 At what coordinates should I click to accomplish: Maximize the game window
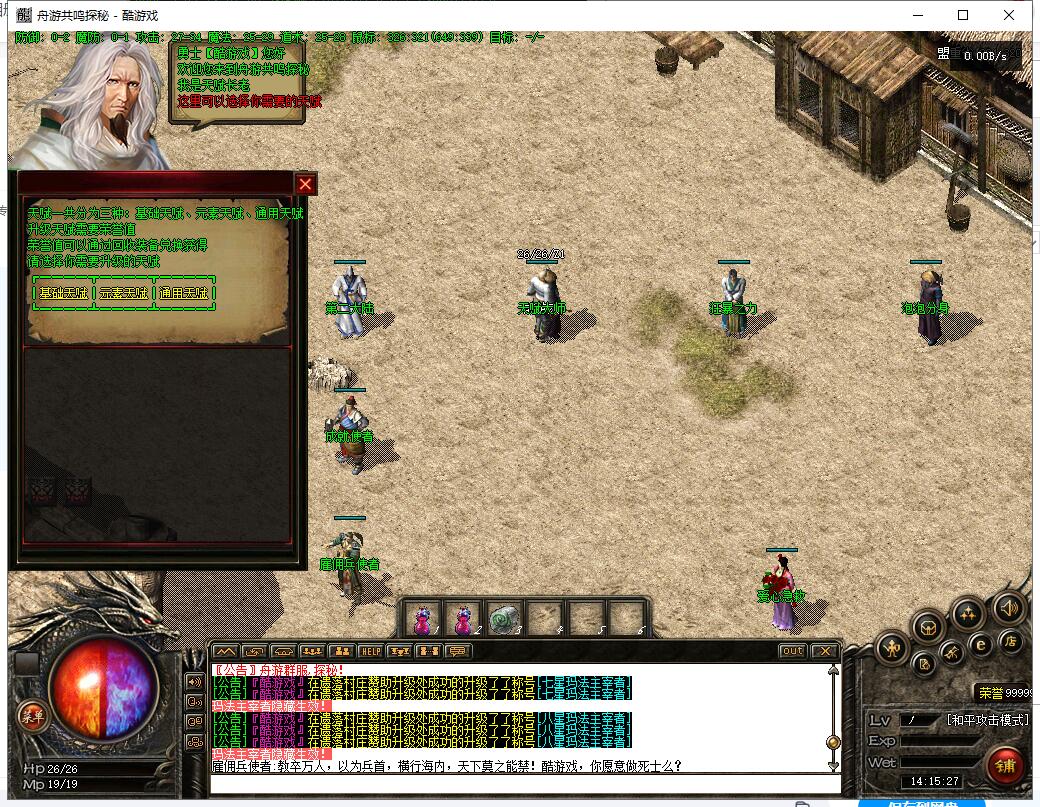963,15
